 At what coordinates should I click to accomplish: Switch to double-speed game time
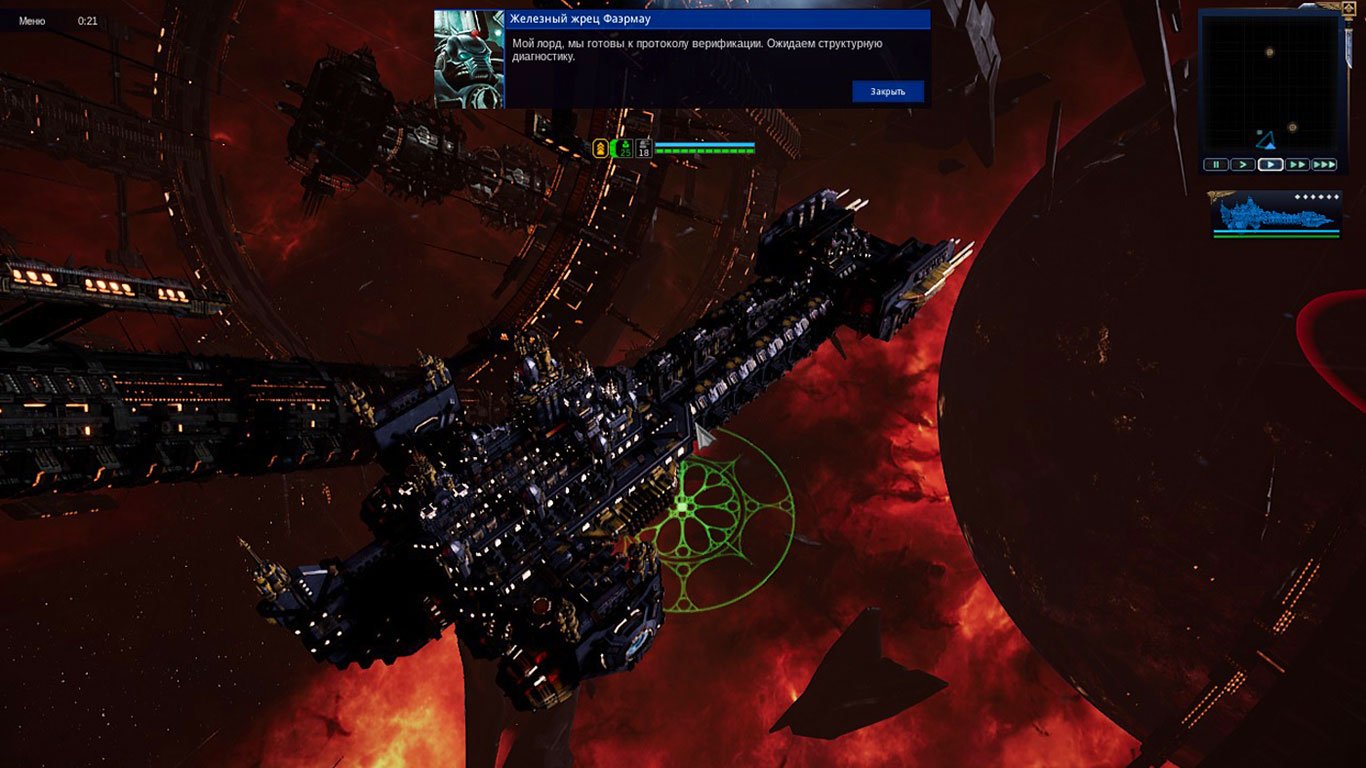tap(1298, 164)
